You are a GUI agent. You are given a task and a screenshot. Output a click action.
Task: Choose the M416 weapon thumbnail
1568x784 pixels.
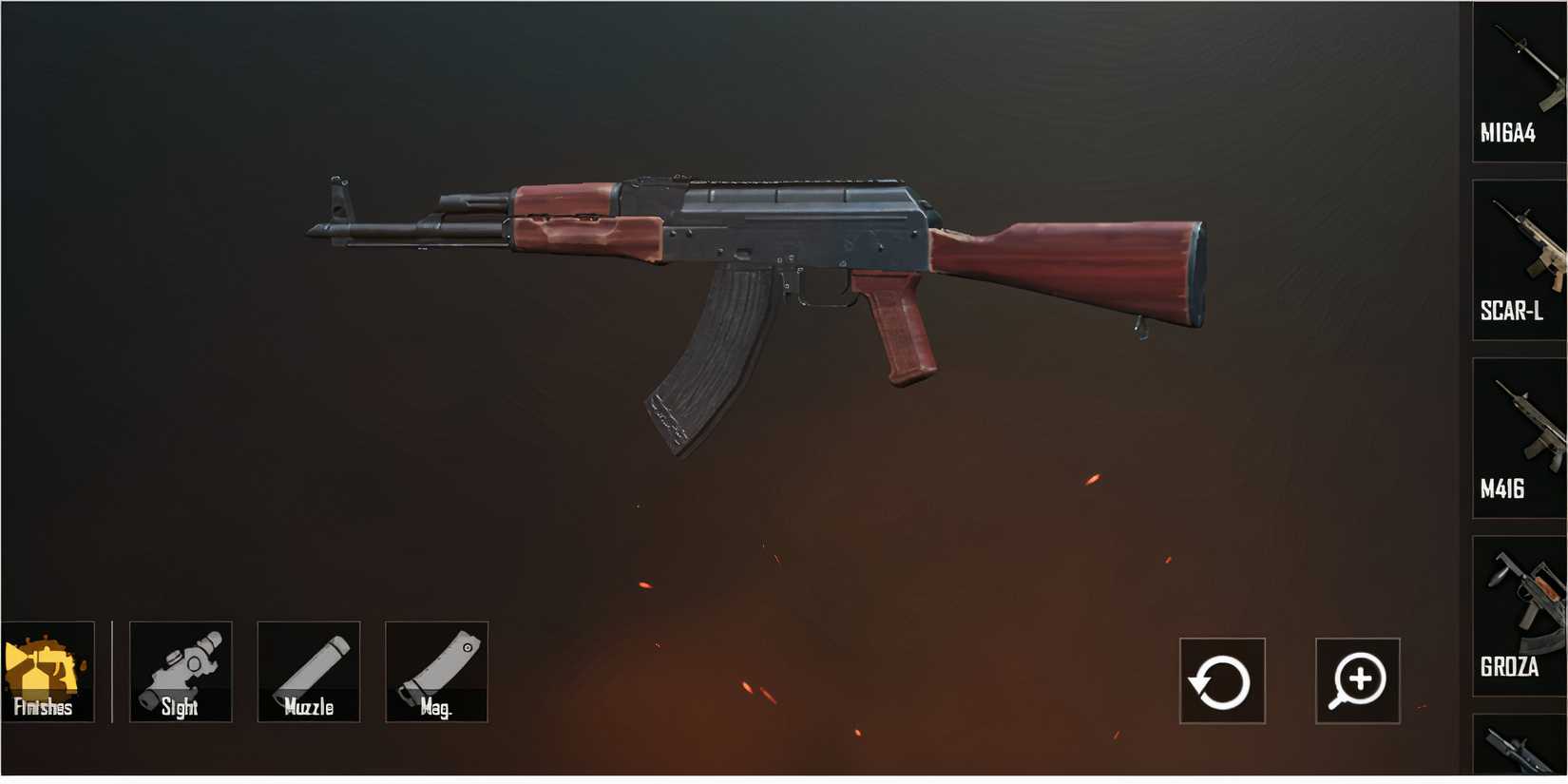coord(1518,428)
